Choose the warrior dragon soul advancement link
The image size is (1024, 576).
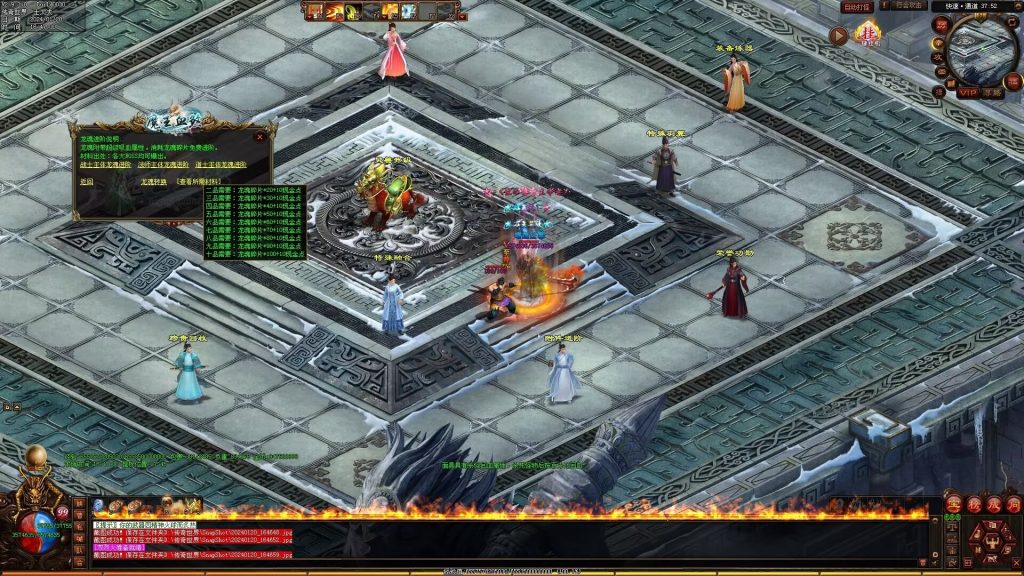tap(106, 164)
